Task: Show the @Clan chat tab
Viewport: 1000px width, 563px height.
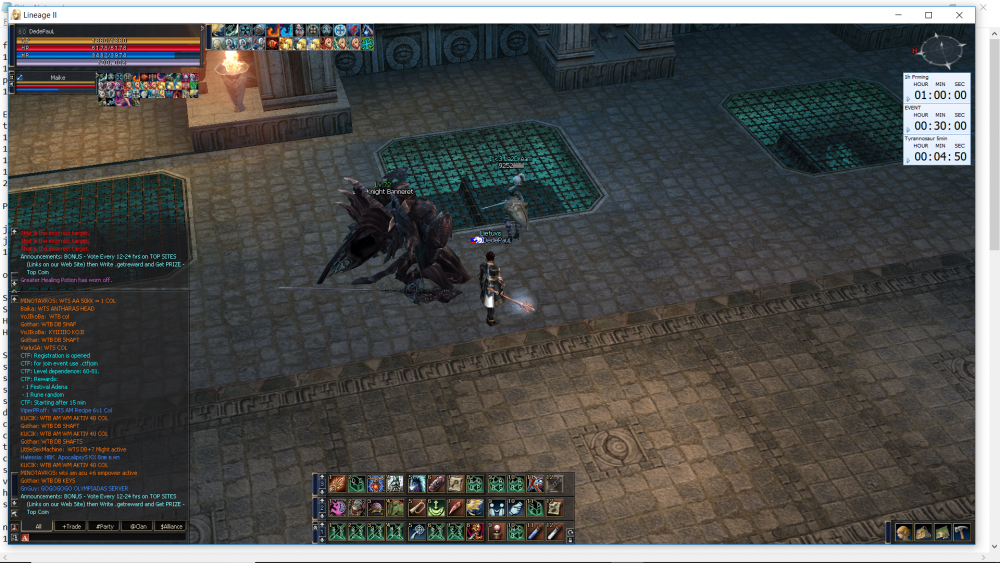Action: pos(138,526)
